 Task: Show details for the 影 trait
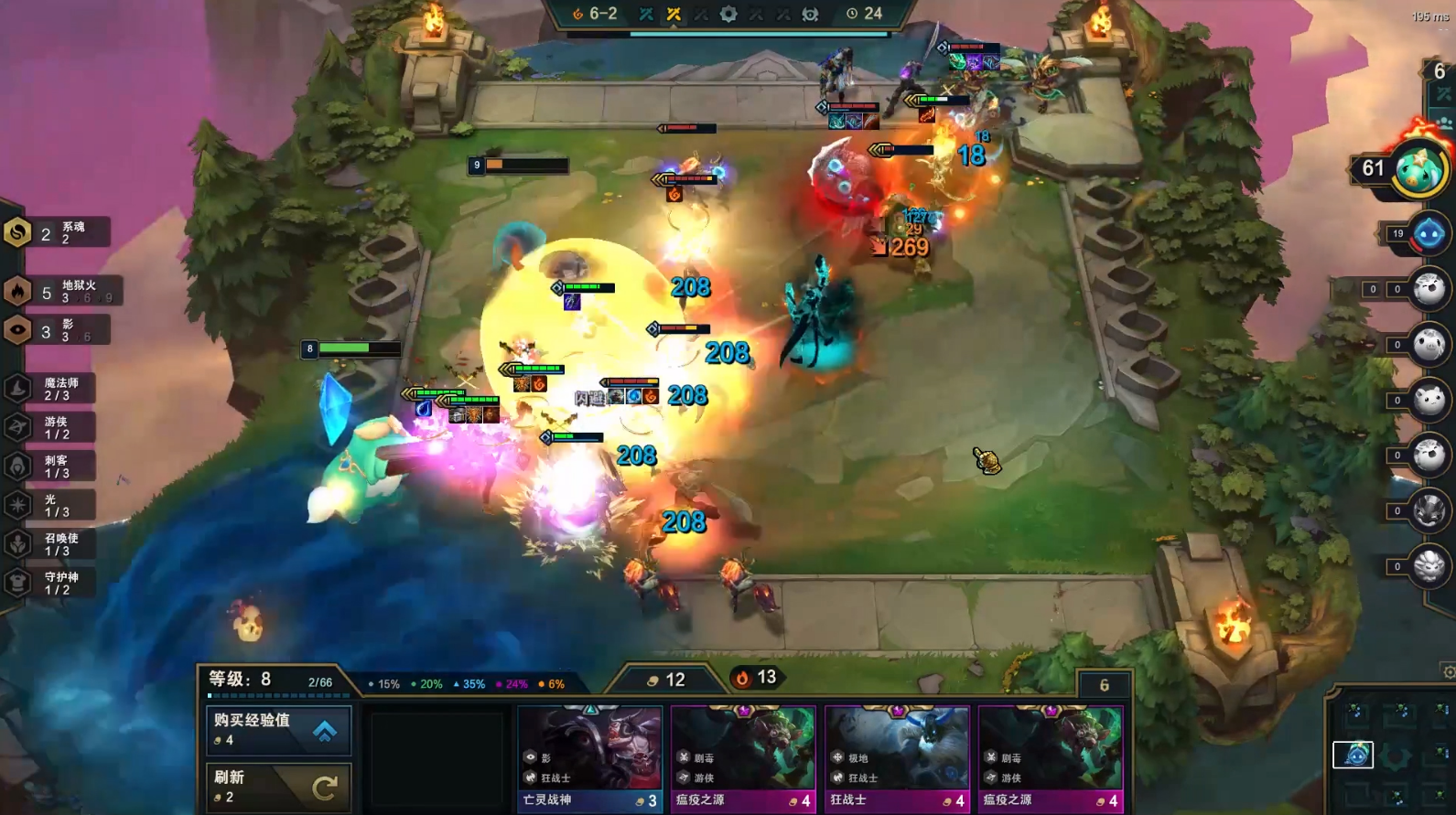(55, 330)
